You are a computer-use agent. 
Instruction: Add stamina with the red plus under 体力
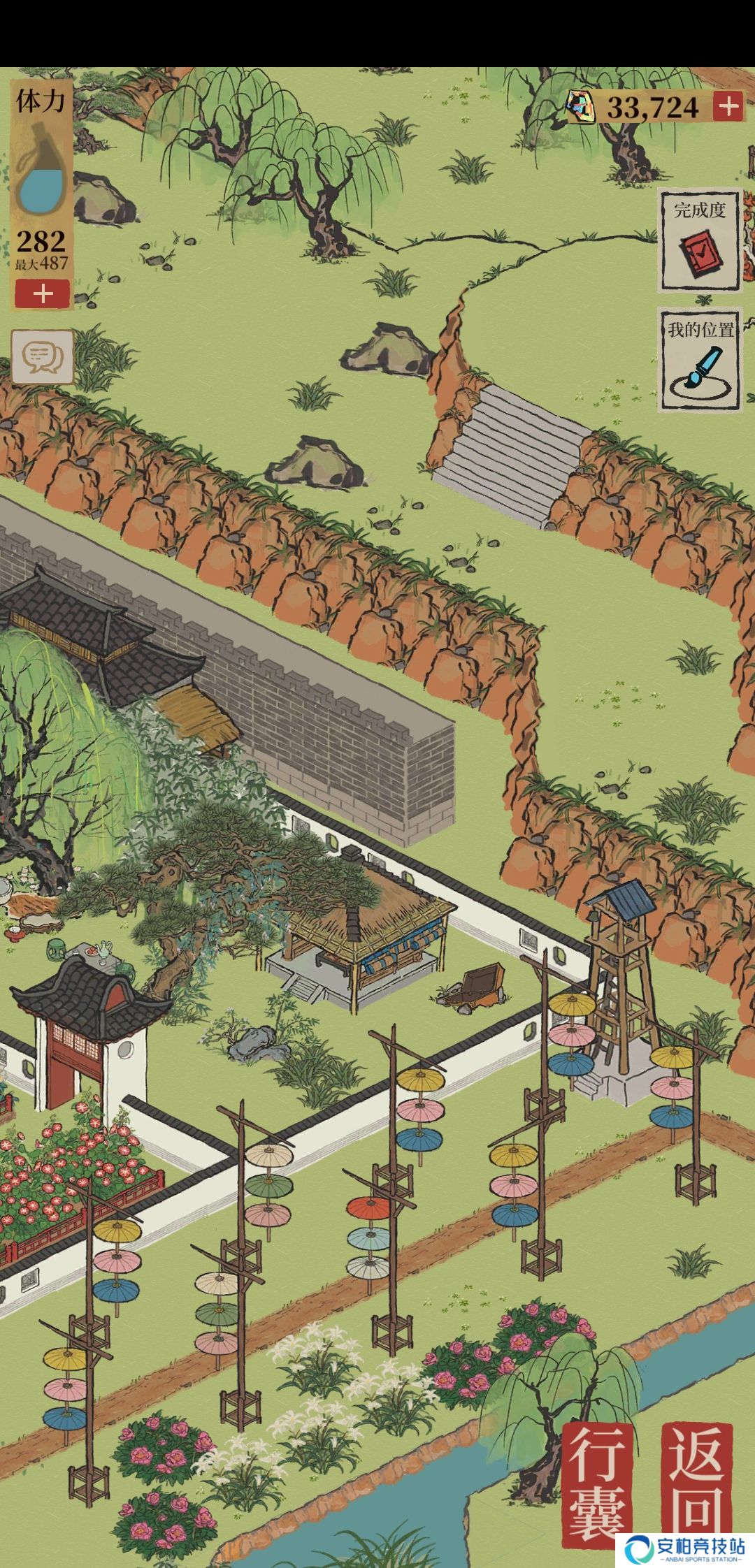[43, 294]
